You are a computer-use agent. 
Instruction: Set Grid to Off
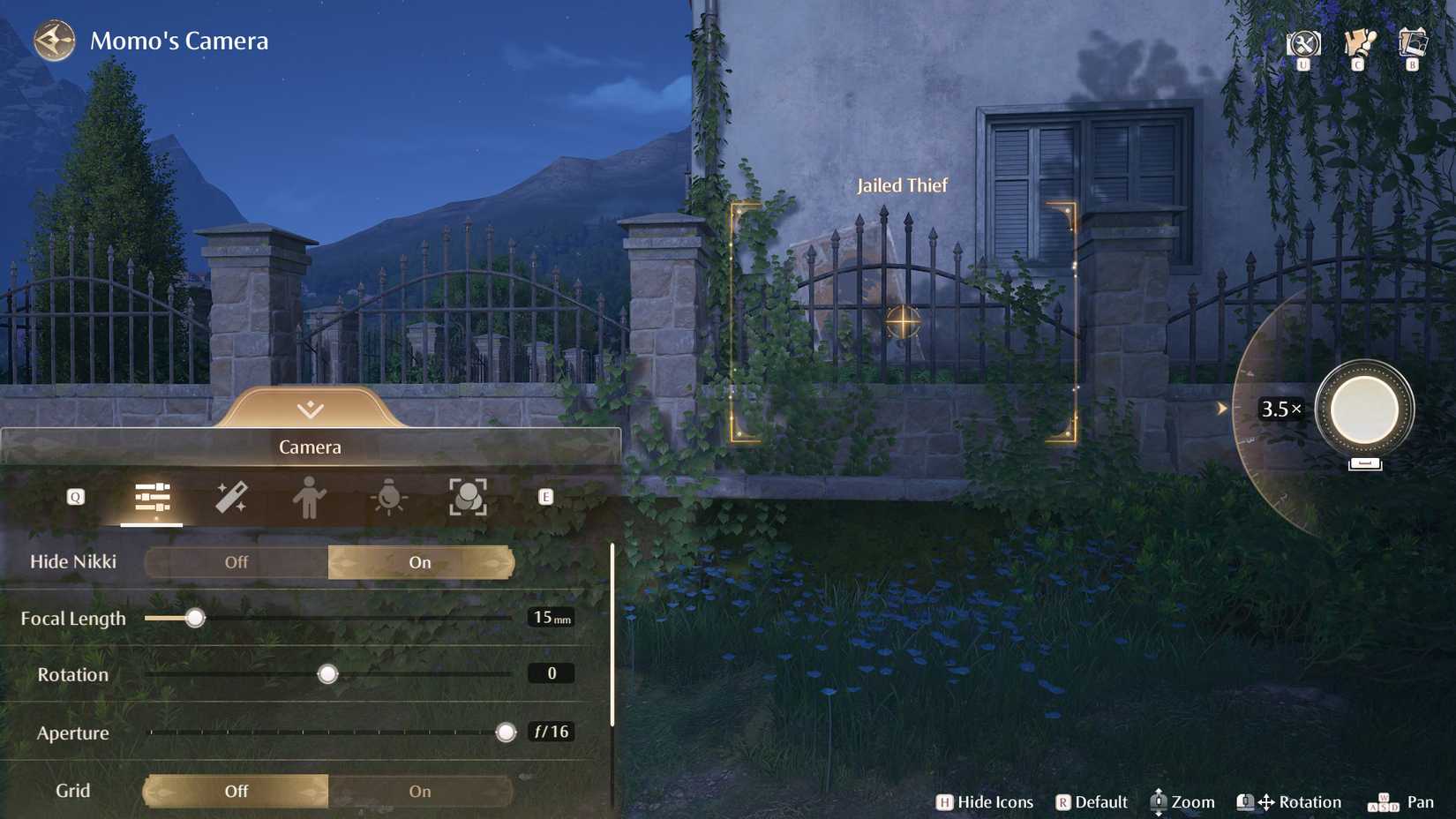pyautogui.click(x=236, y=792)
